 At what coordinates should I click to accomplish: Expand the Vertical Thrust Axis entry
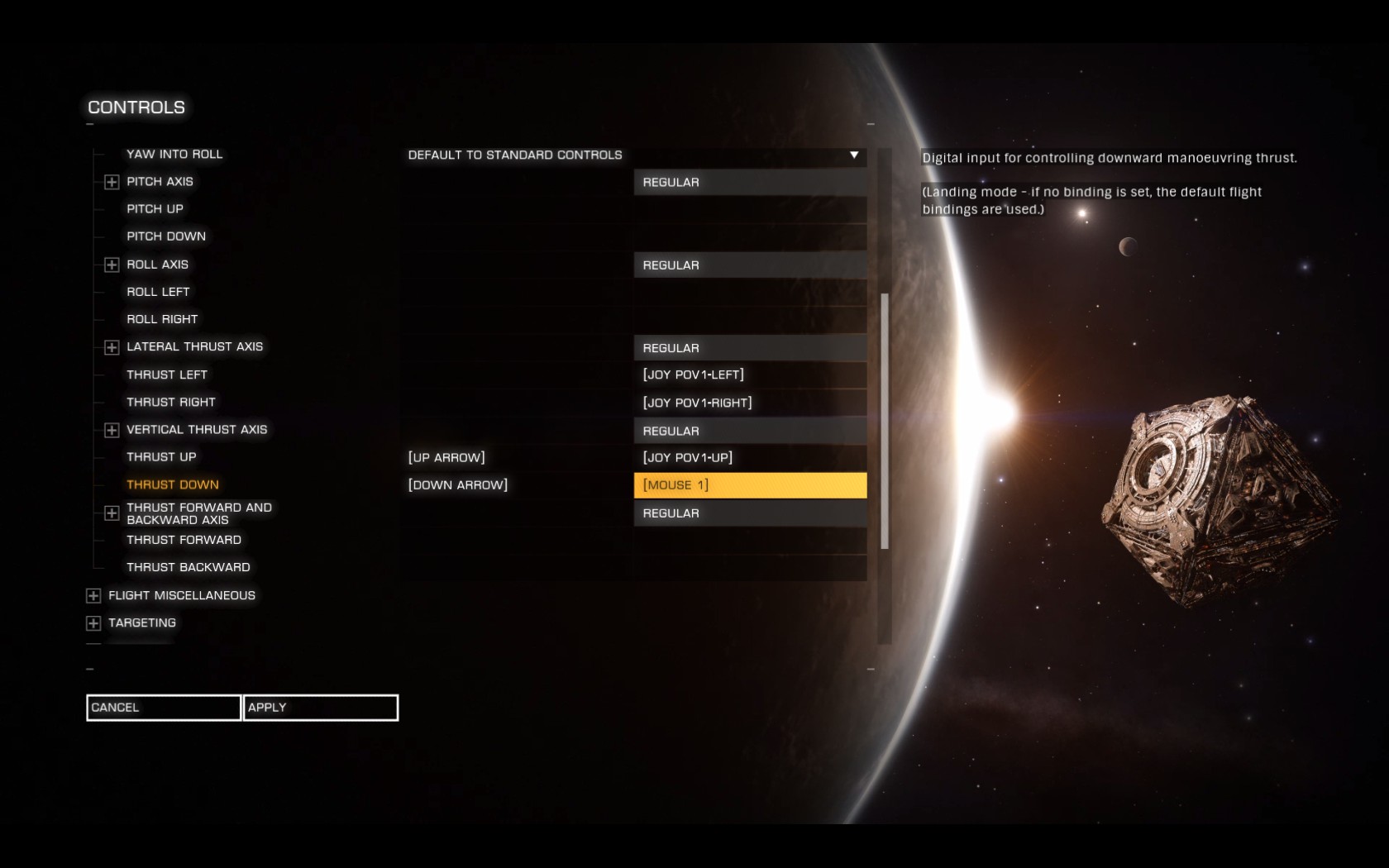point(112,430)
